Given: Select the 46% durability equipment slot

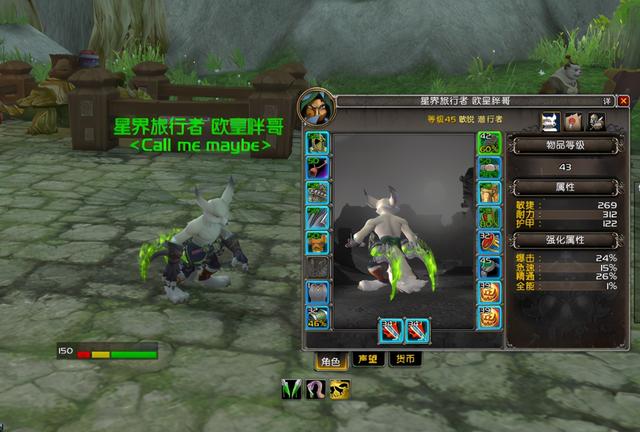Looking at the screenshot, I should coord(318,319).
